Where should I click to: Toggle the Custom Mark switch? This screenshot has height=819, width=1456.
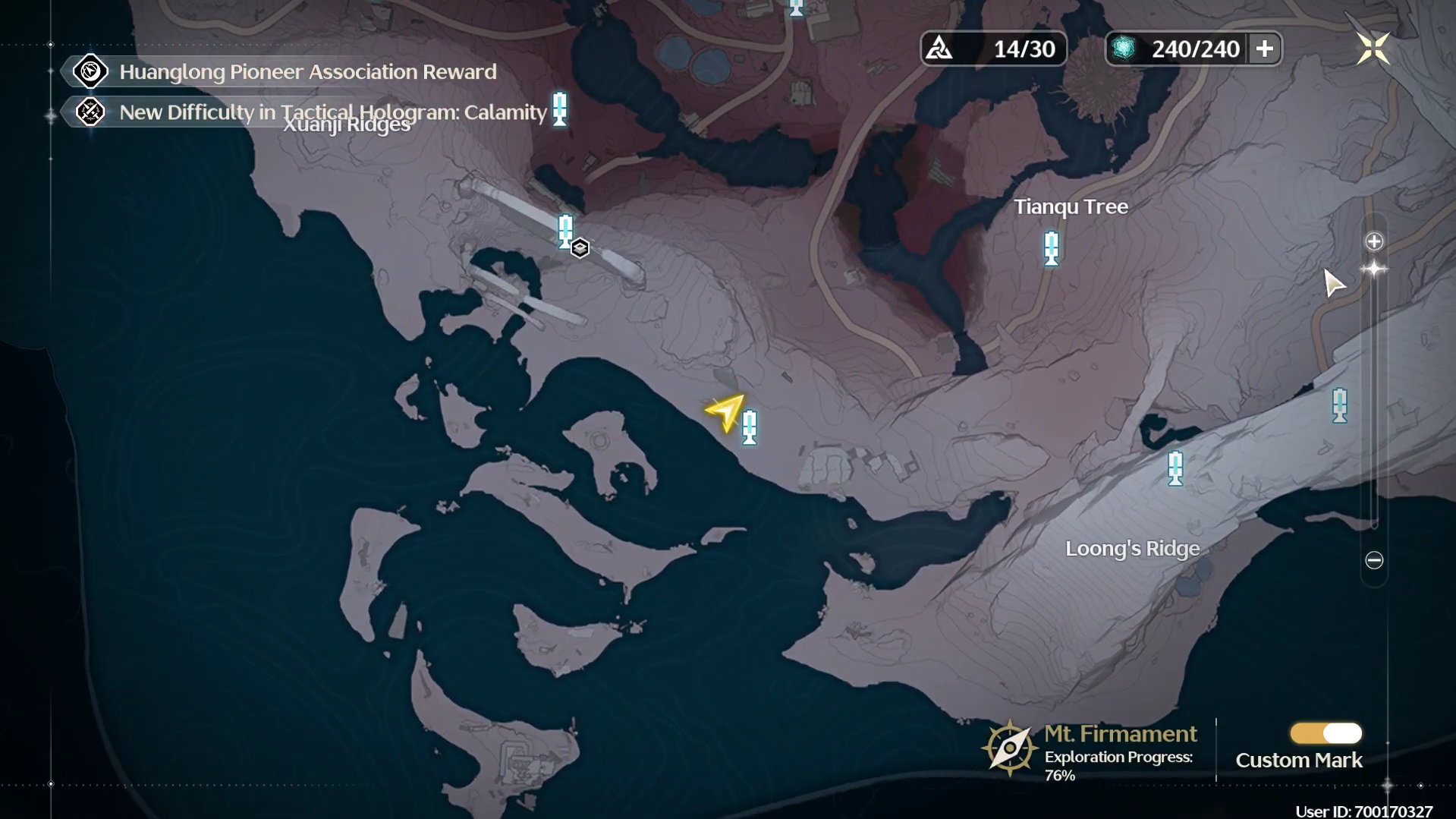[1325, 733]
